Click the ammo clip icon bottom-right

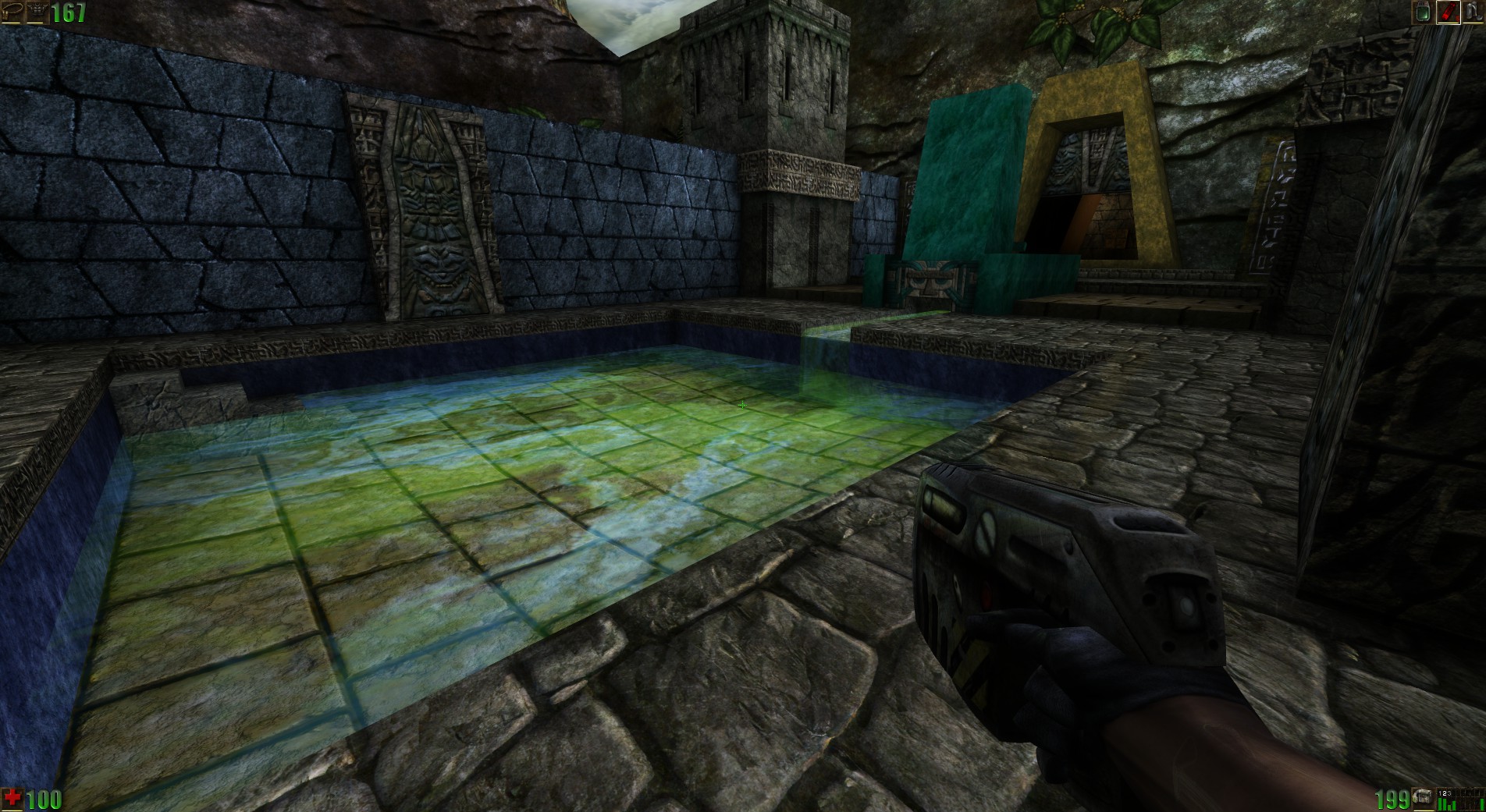coord(1425,797)
